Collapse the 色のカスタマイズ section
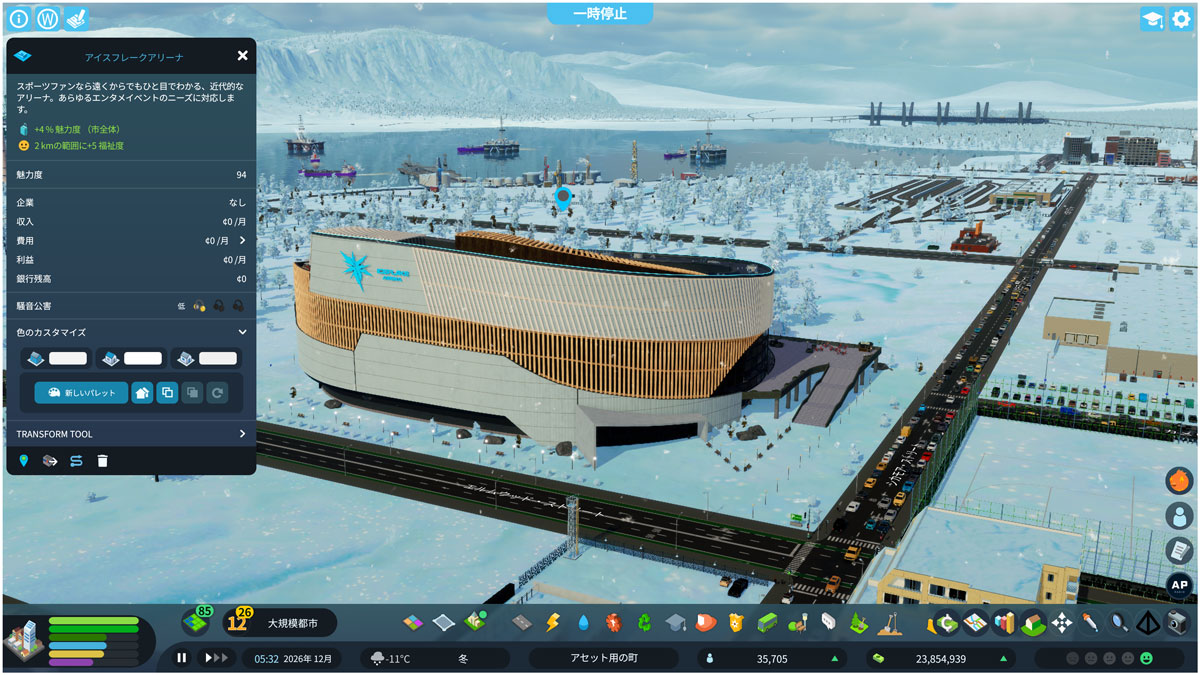The height and width of the screenshot is (675, 1200). point(242,332)
